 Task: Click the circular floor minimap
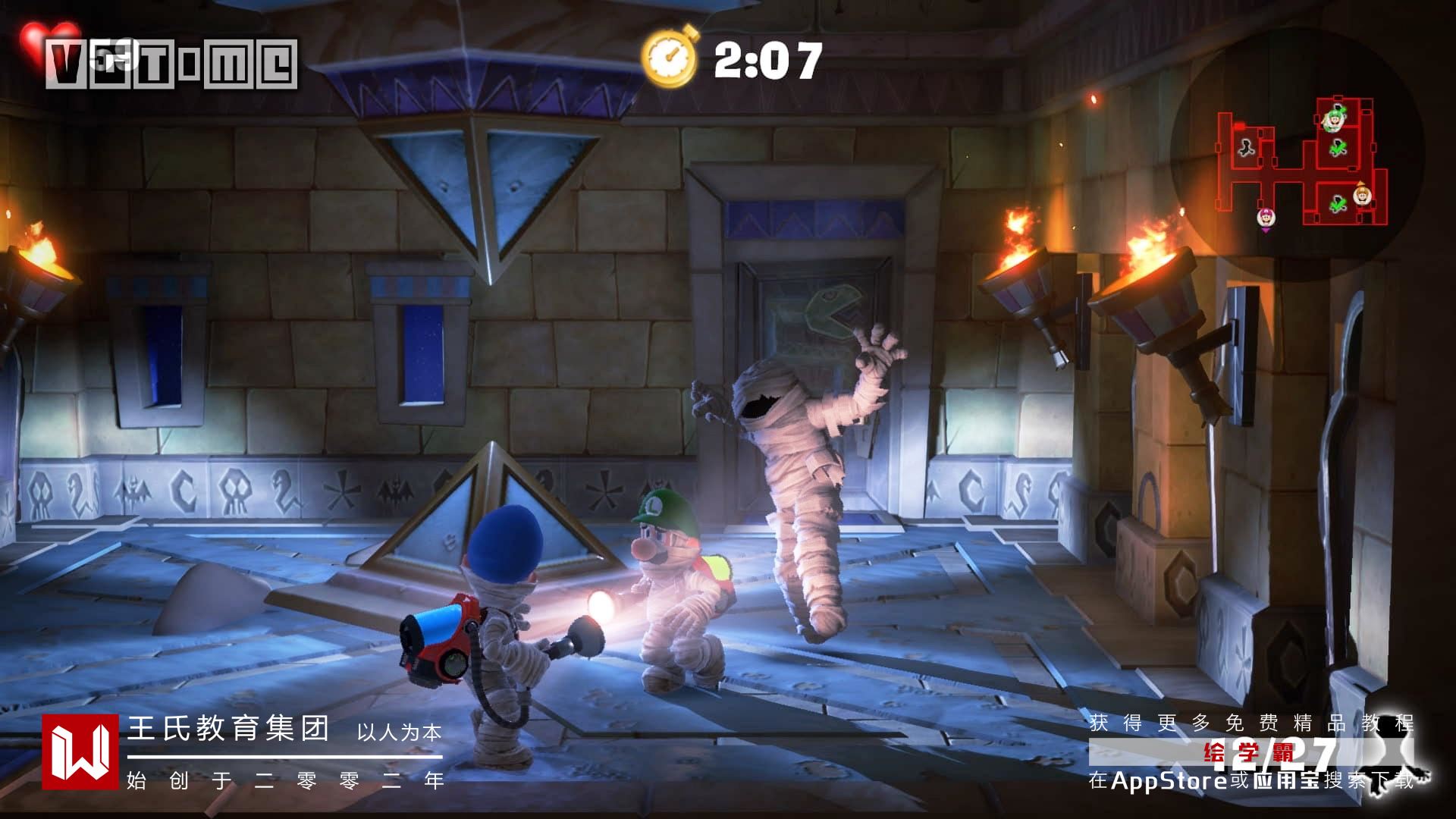point(1297,155)
